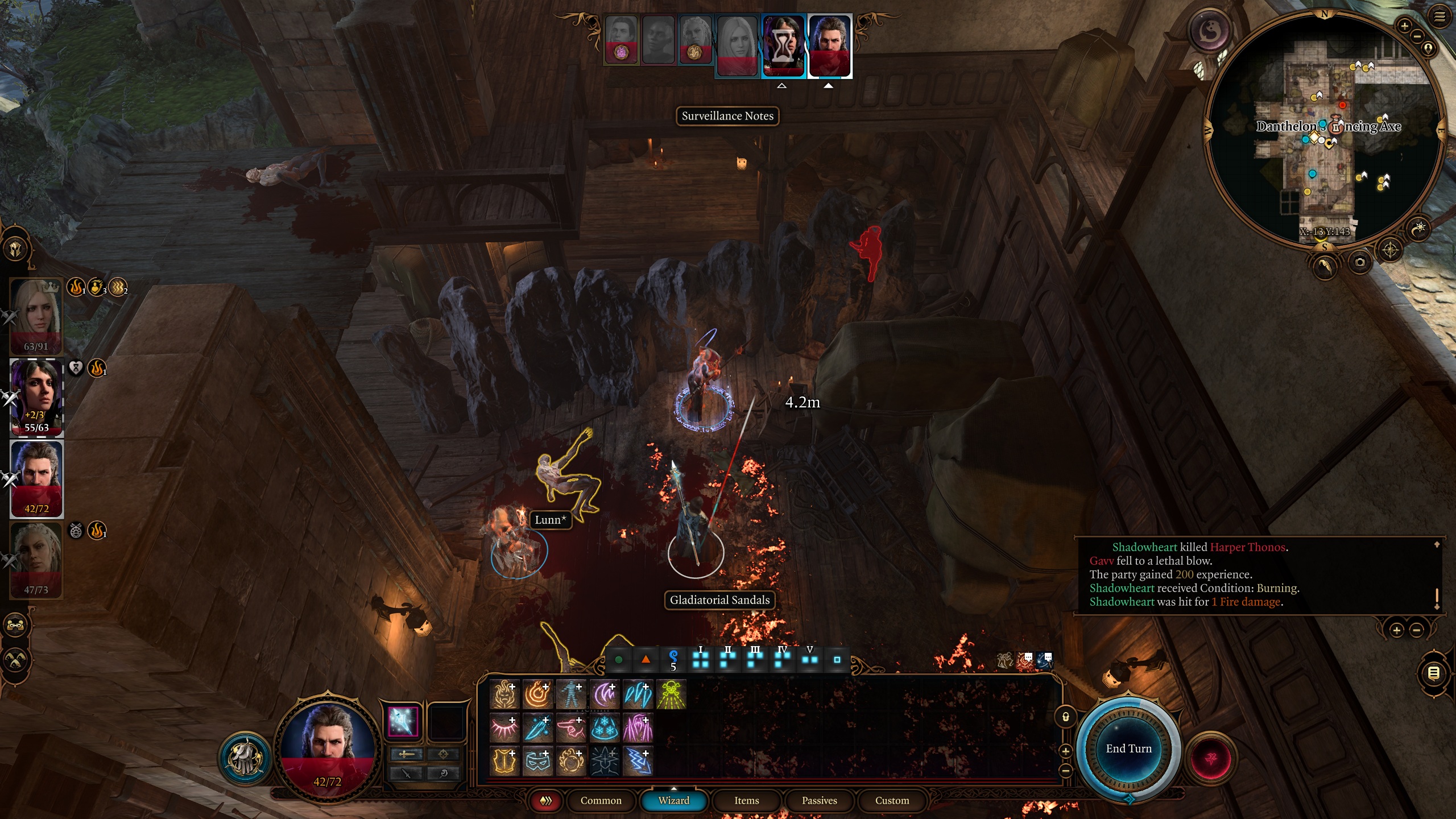Open the Items hotbar tab
Screen dimensions: 1456x819
(746, 800)
